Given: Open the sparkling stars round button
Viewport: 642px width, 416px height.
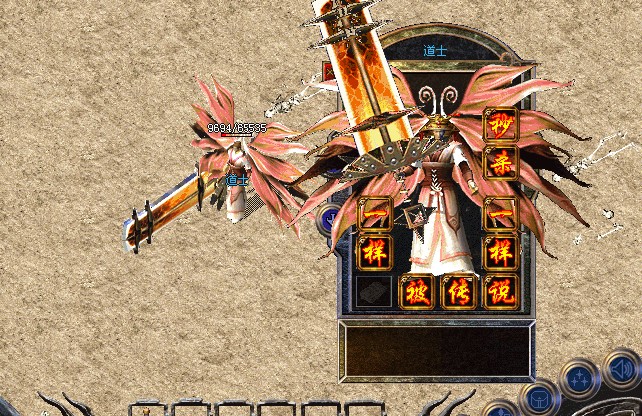Looking at the screenshot, I should pyautogui.click(x=580, y=380).
